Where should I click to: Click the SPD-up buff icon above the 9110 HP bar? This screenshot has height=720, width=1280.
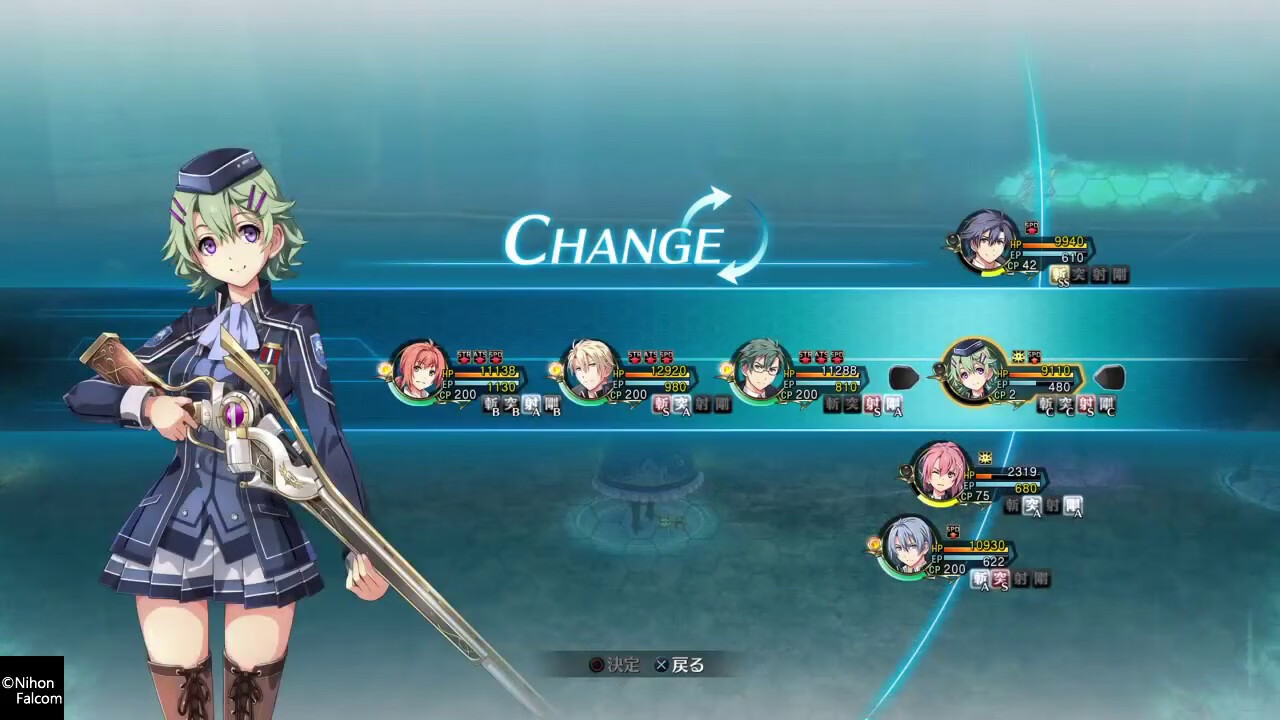(x=1034, y=357)
